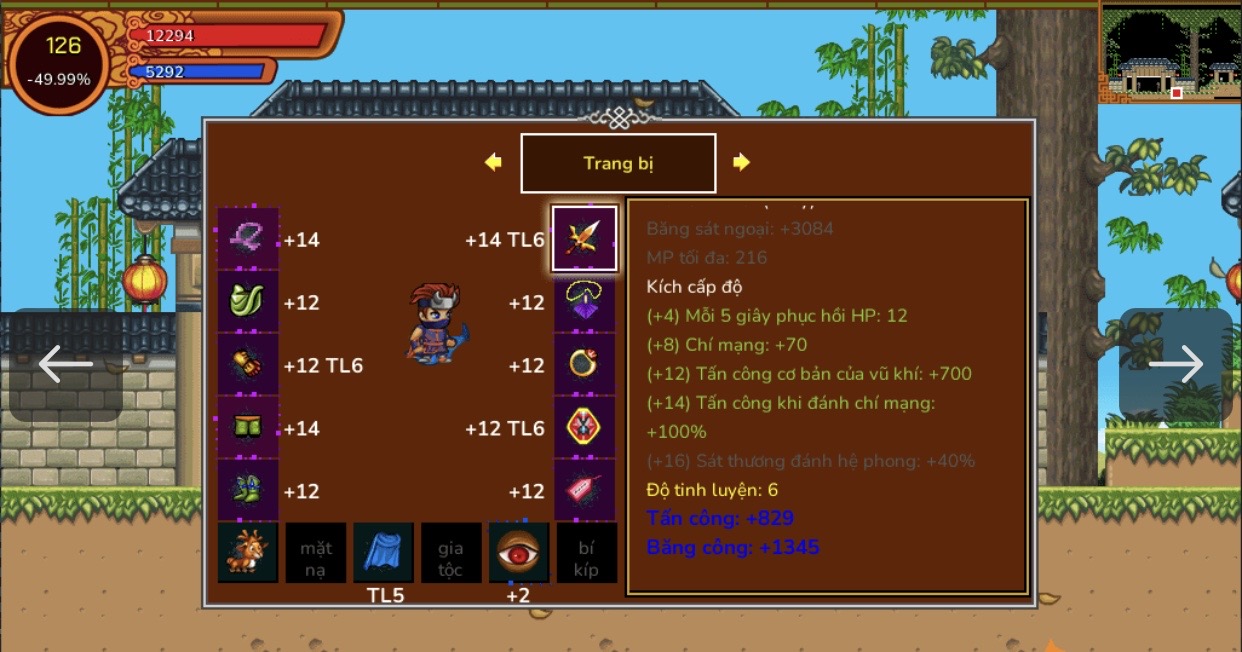This screenshot has width=1242, height=652.
Task: Select the equipped sword weapon slot
Action: point(585,239)
